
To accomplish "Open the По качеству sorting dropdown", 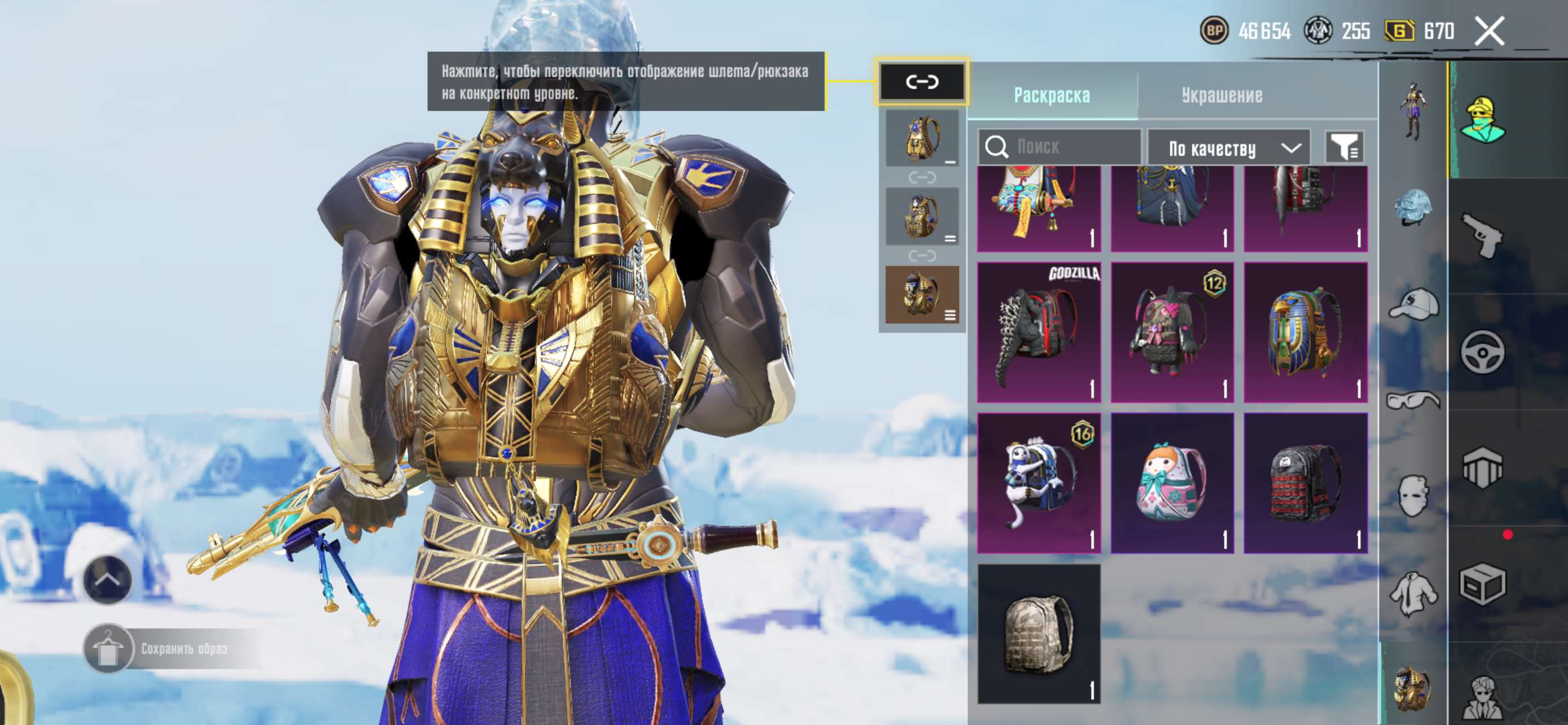I will 1228,148.
